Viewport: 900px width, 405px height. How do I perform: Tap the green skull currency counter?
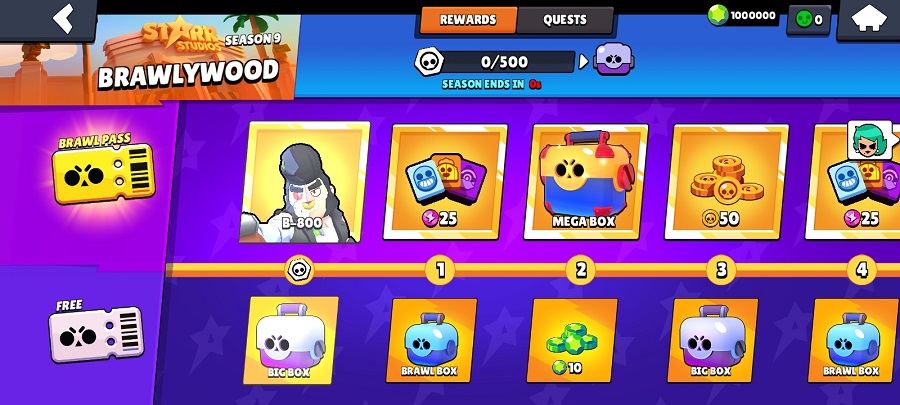coord(808,18)
